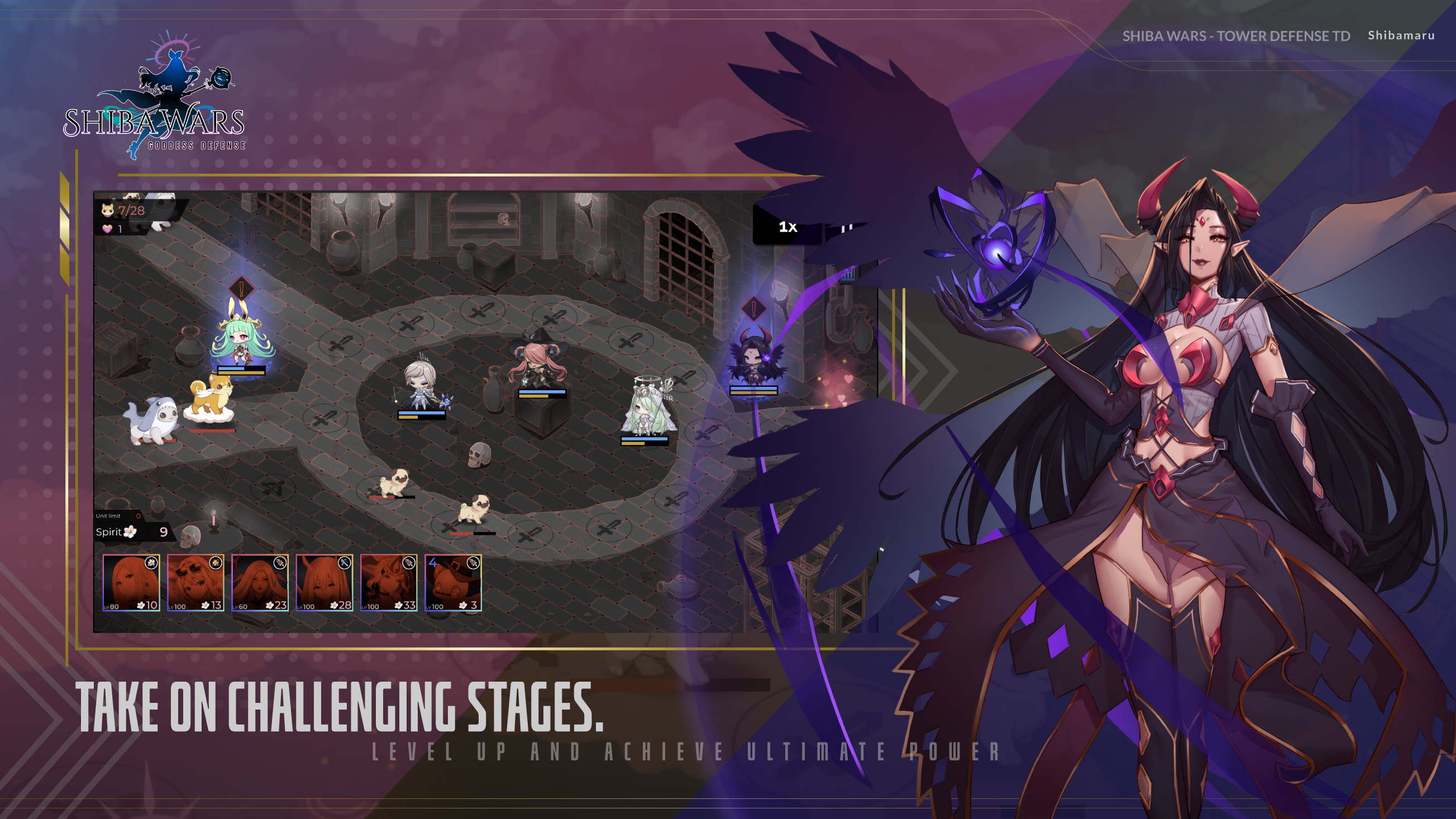This screenshot has width=1456, height=819.
Task: Toggle the 1x game speed button
Action: 787,227
